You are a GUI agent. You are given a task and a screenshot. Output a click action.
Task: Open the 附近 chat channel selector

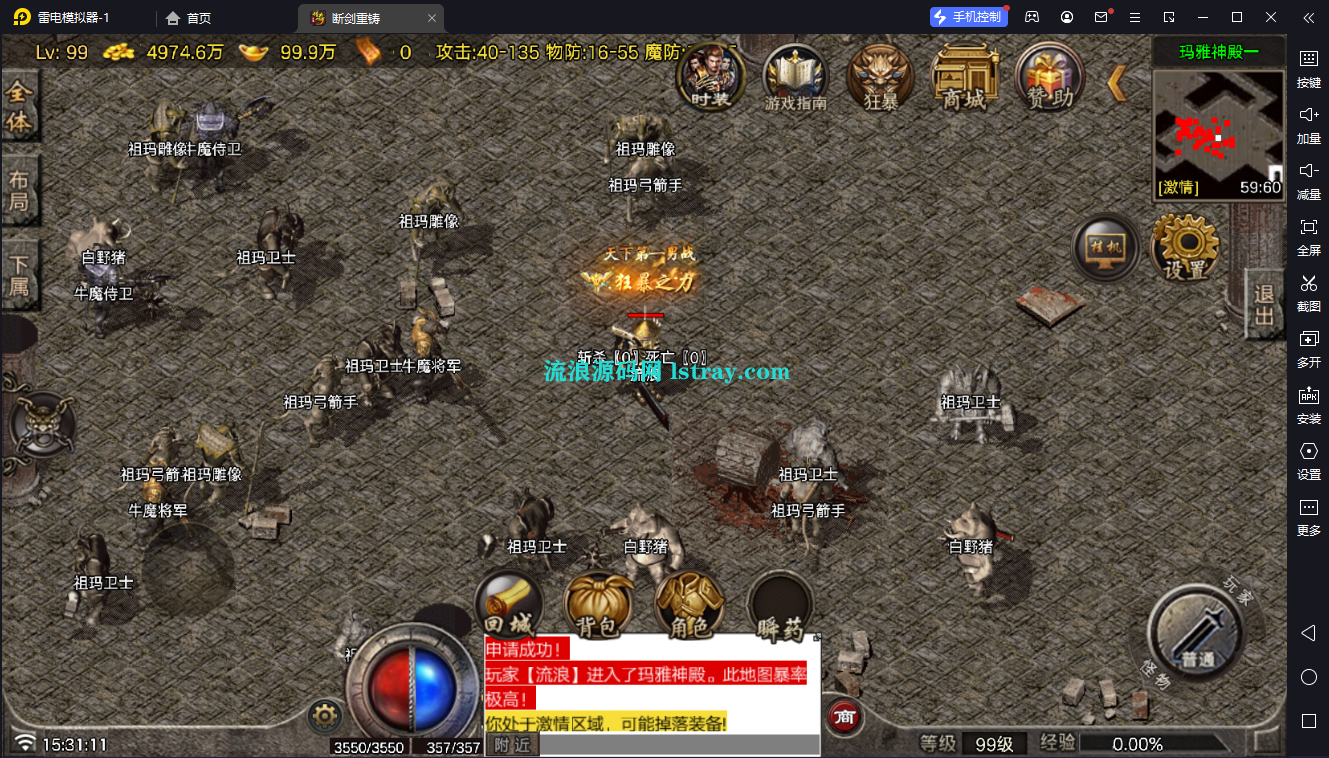(x=512, y=744)
